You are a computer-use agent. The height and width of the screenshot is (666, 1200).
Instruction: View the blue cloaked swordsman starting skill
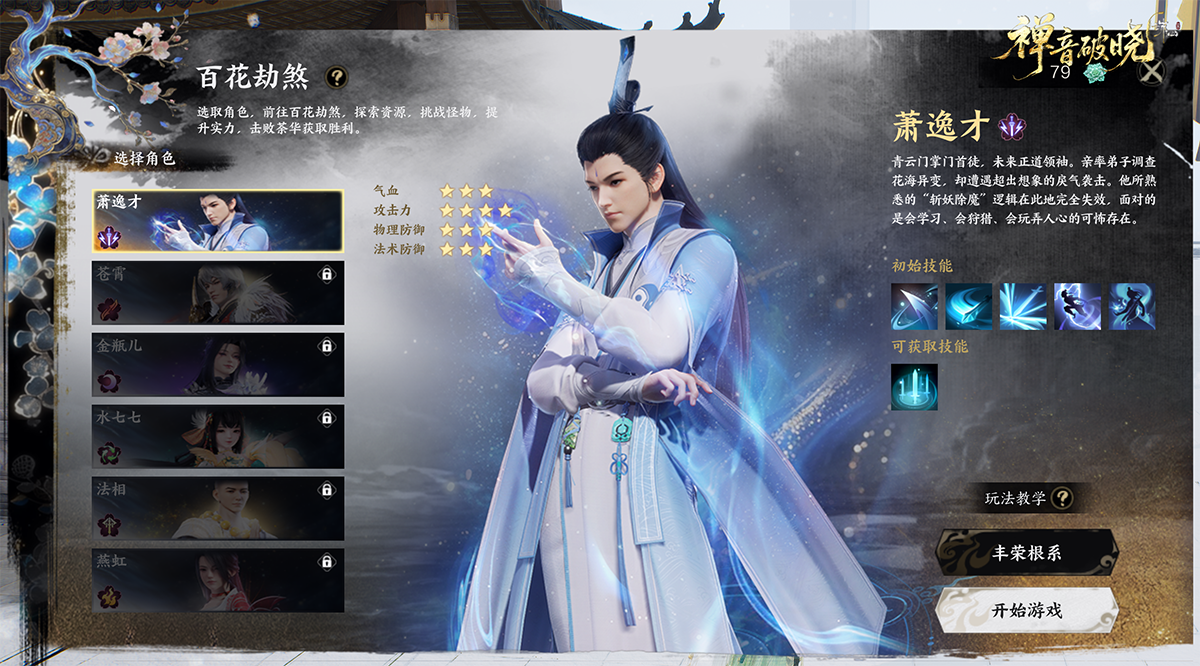click(1131, 307)
